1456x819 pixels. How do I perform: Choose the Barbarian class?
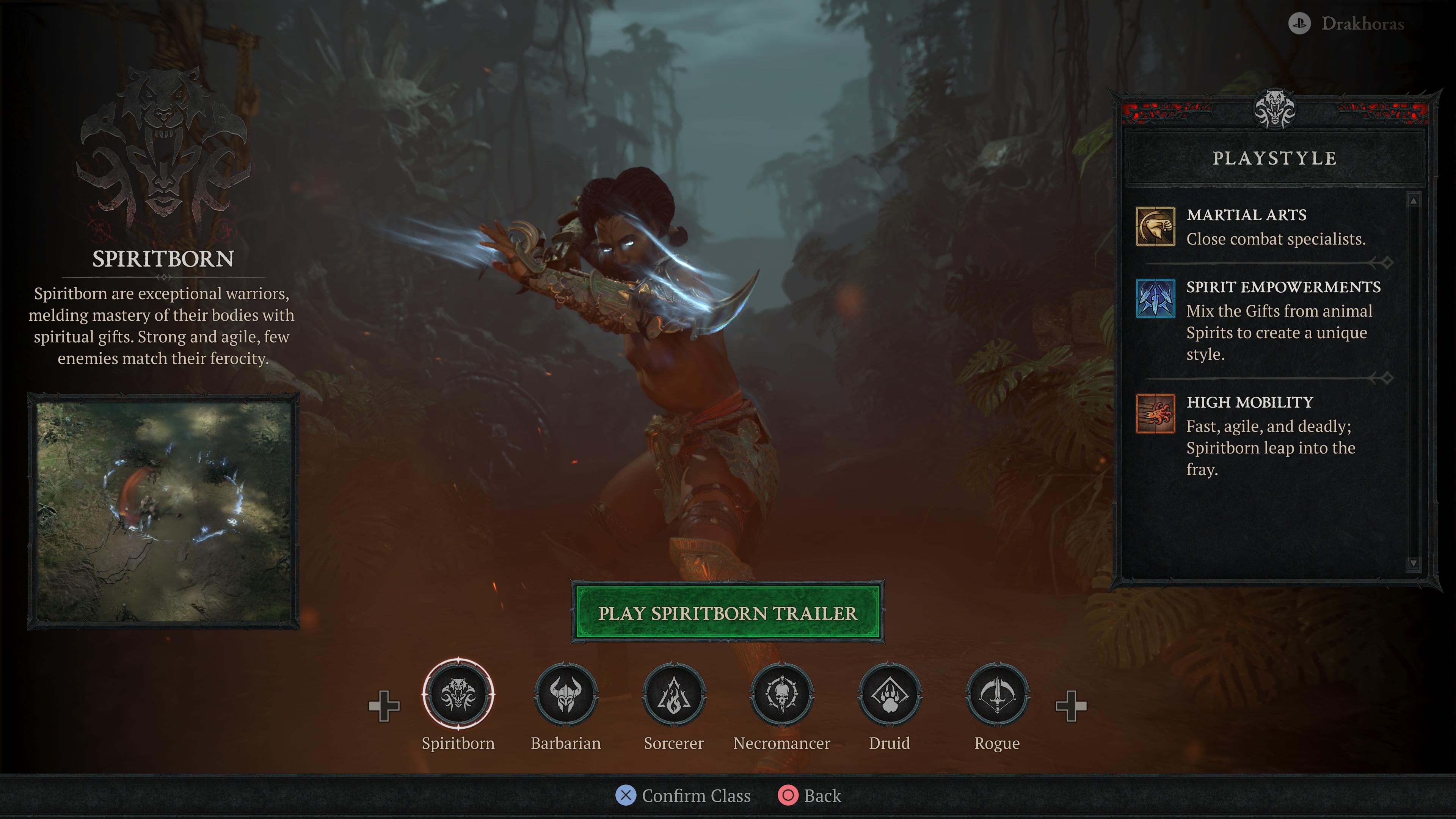566,695
